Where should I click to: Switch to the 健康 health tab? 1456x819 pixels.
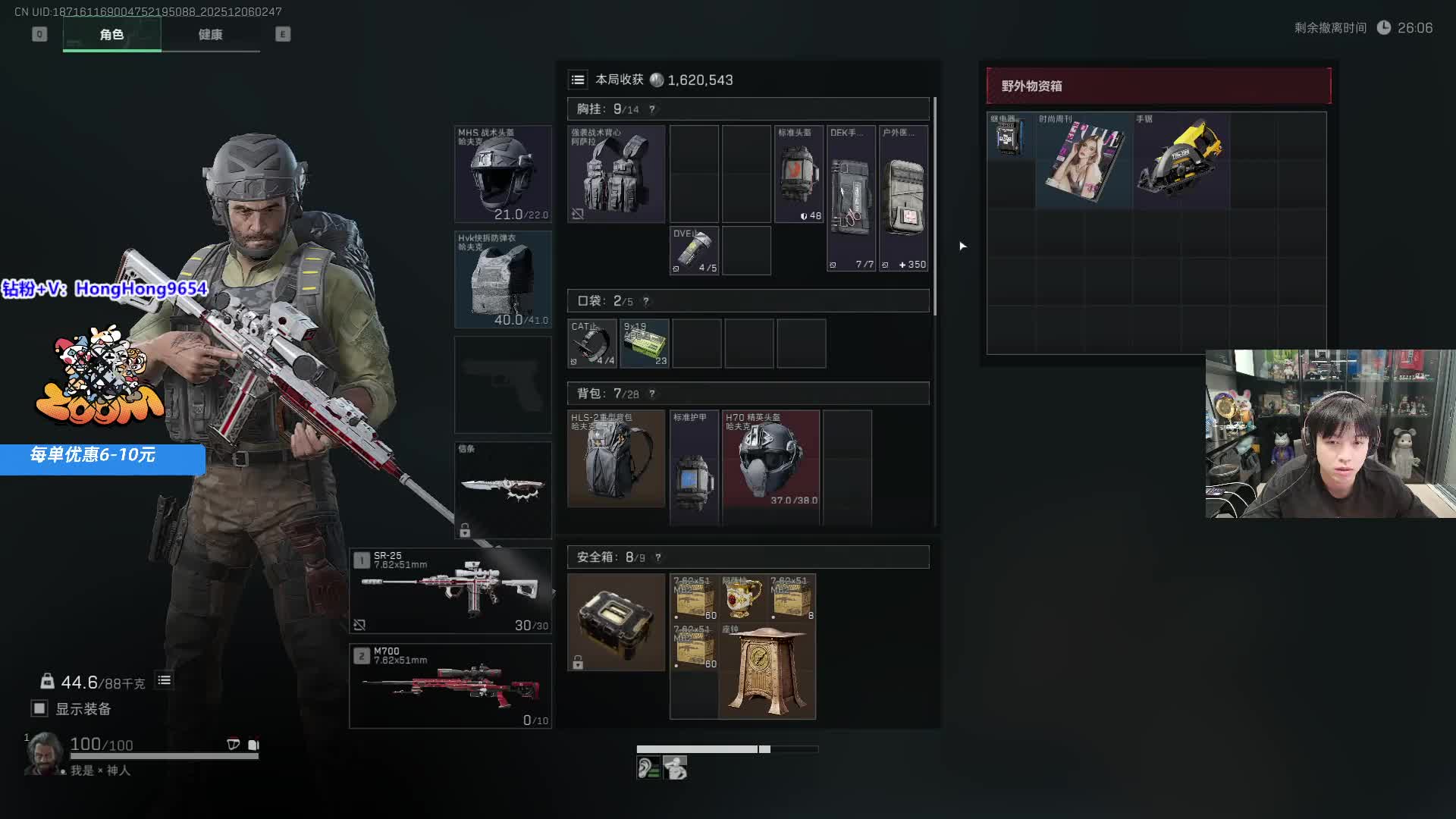pyautogui.click(x=210, y=35)
